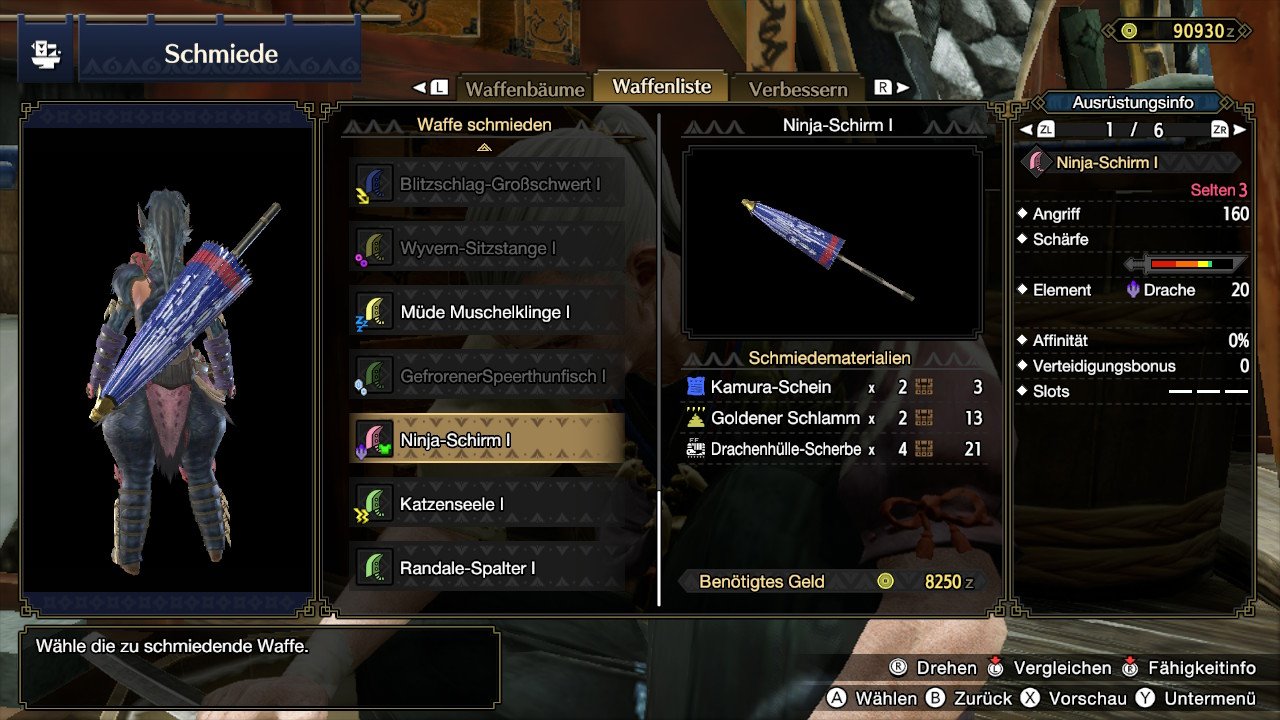Image resolution: width=1280 pixels, height=720 pixels.
Task: Click the Drachenhülle-Scherbe material row
Action: point(835,449)
